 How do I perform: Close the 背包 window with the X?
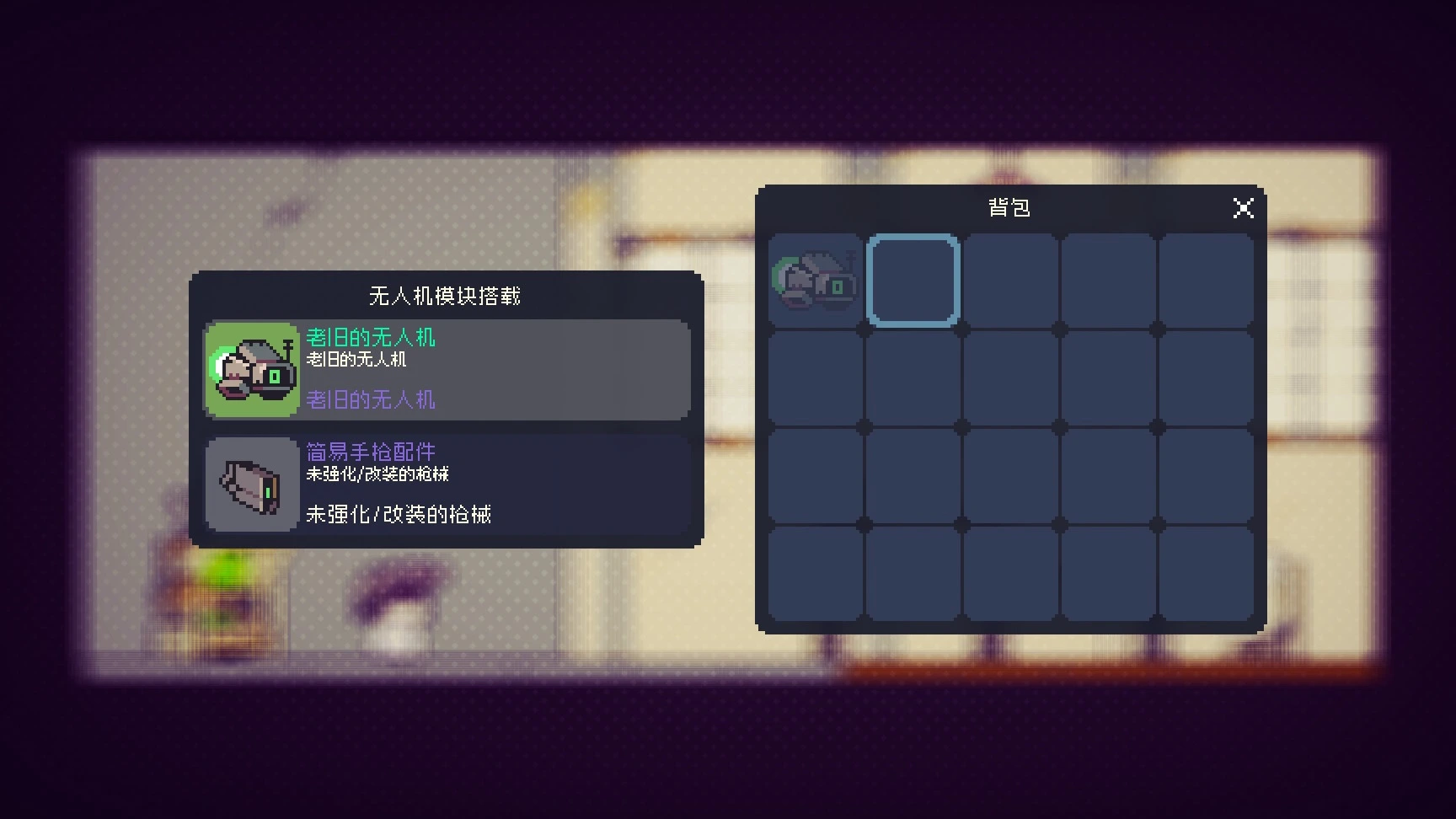[1244, 208]
